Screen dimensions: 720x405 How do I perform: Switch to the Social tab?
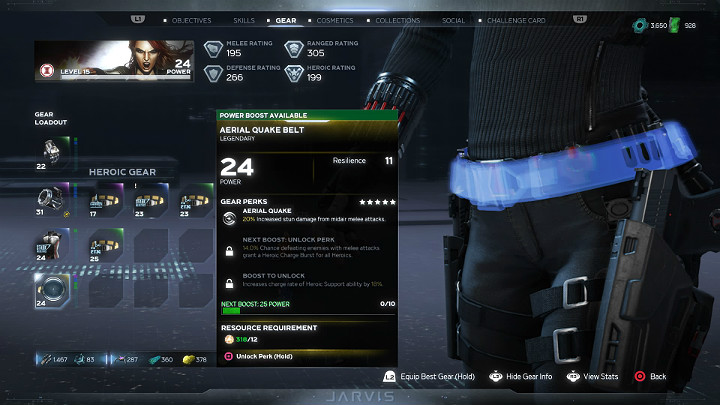pos(453,20)
